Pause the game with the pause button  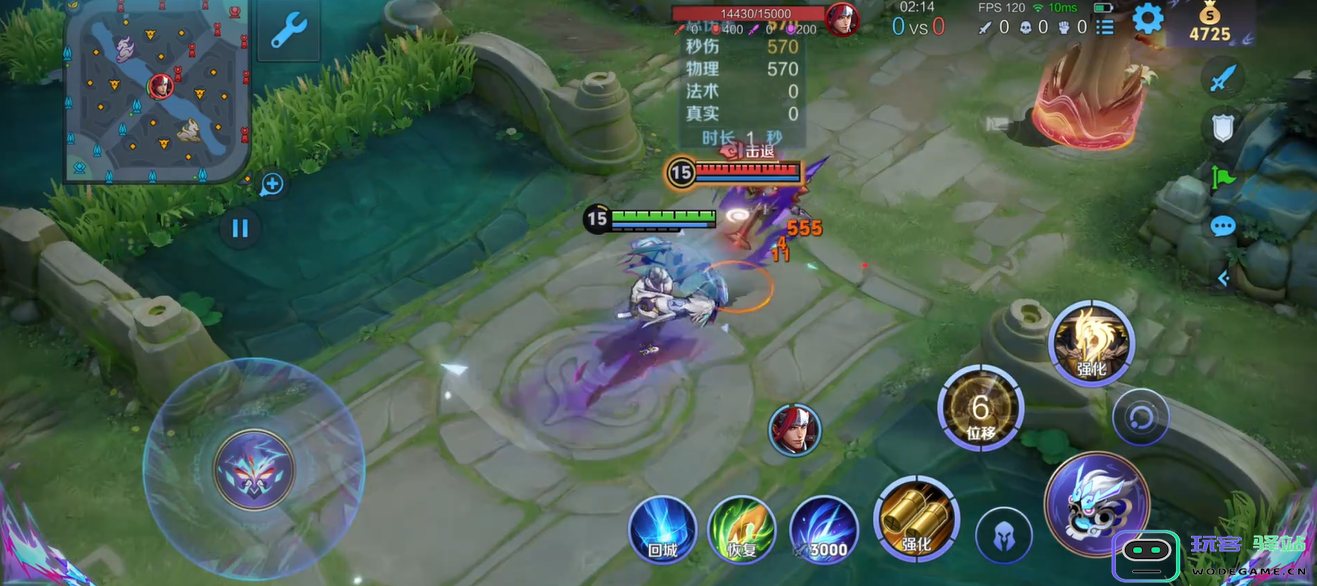(x=240, y=228)
